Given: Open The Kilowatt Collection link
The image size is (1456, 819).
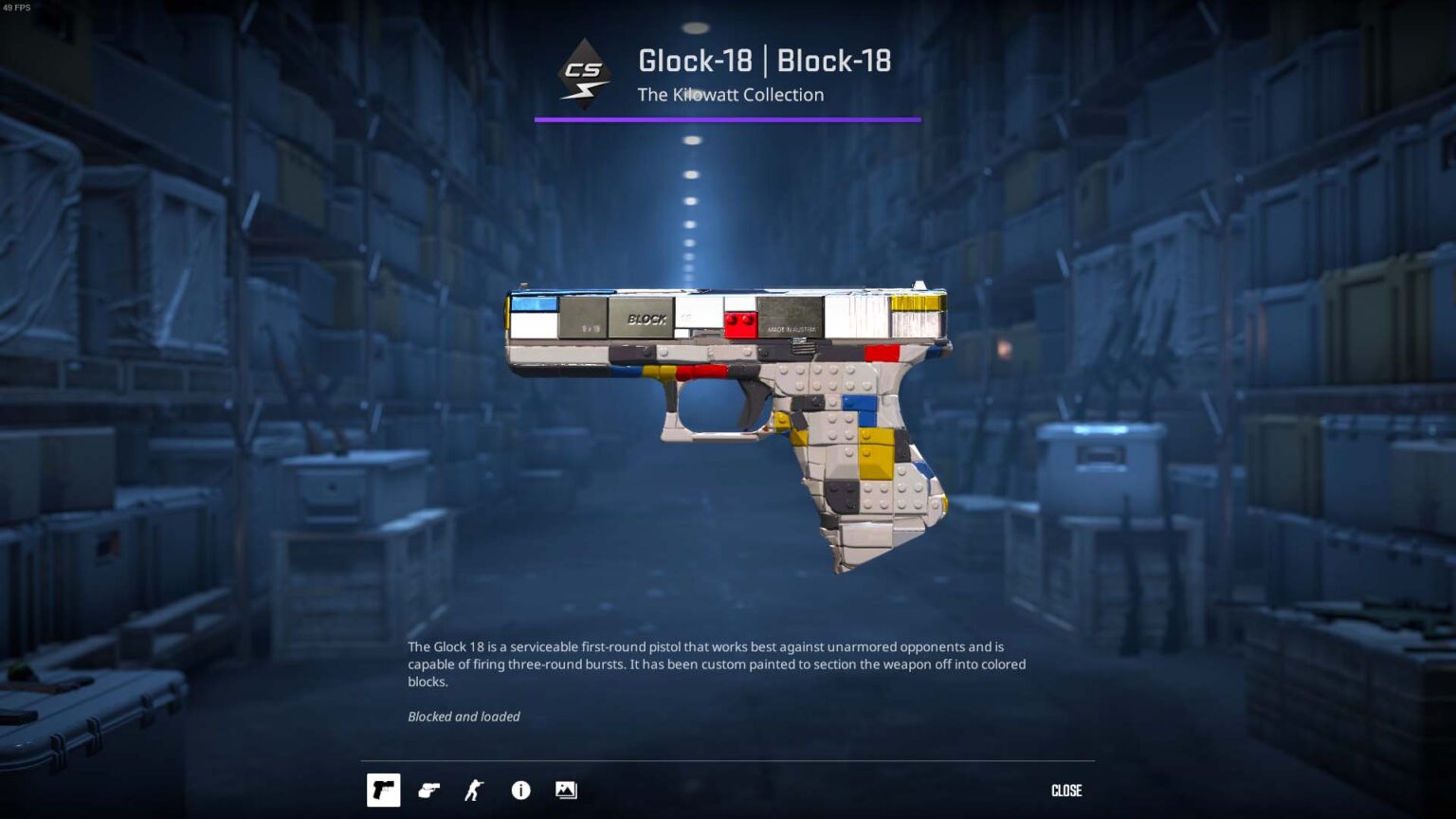Looking at the screenshot, I should tap(730, 95).
